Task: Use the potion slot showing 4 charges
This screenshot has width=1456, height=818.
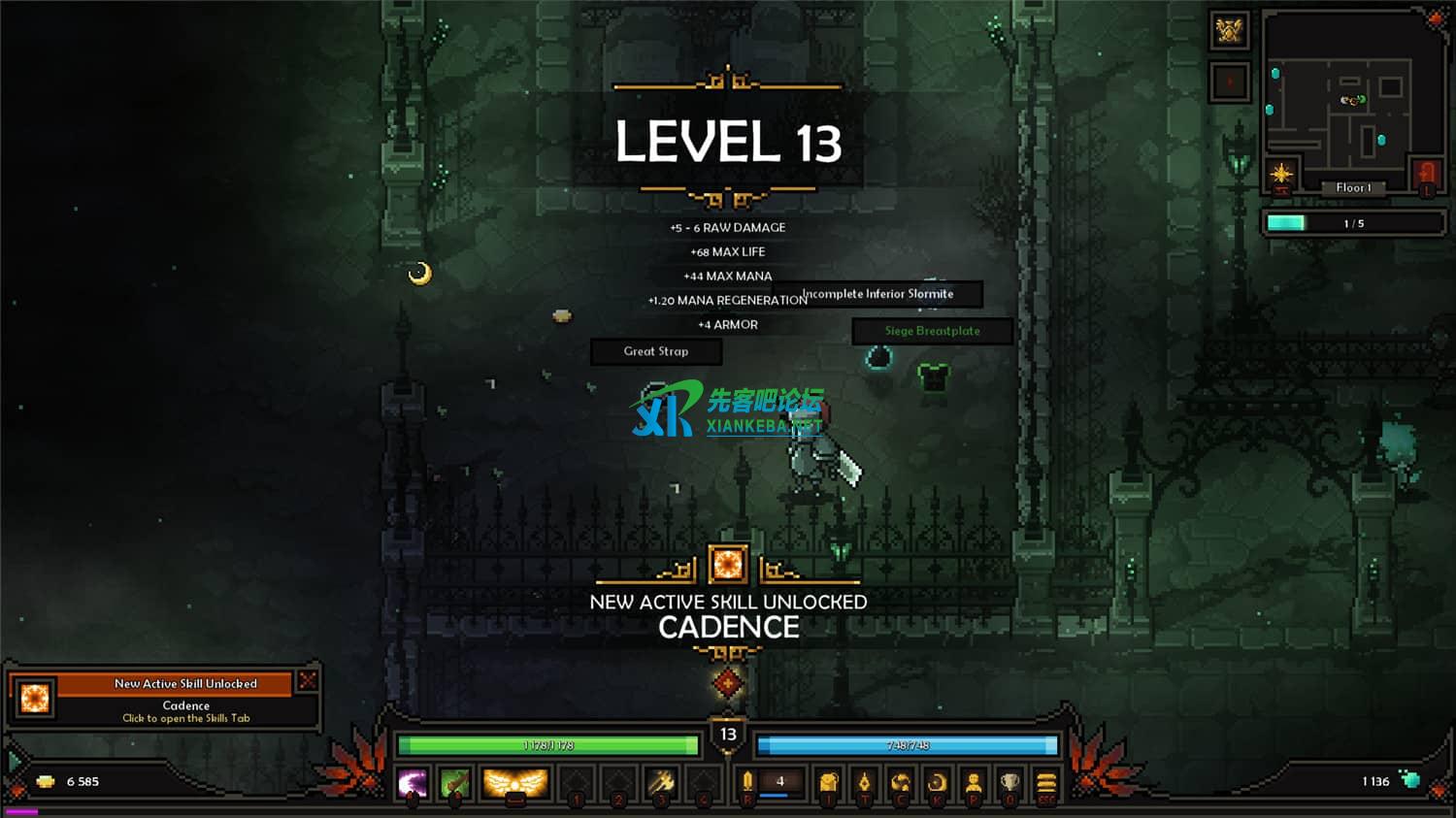Action: 779,782
